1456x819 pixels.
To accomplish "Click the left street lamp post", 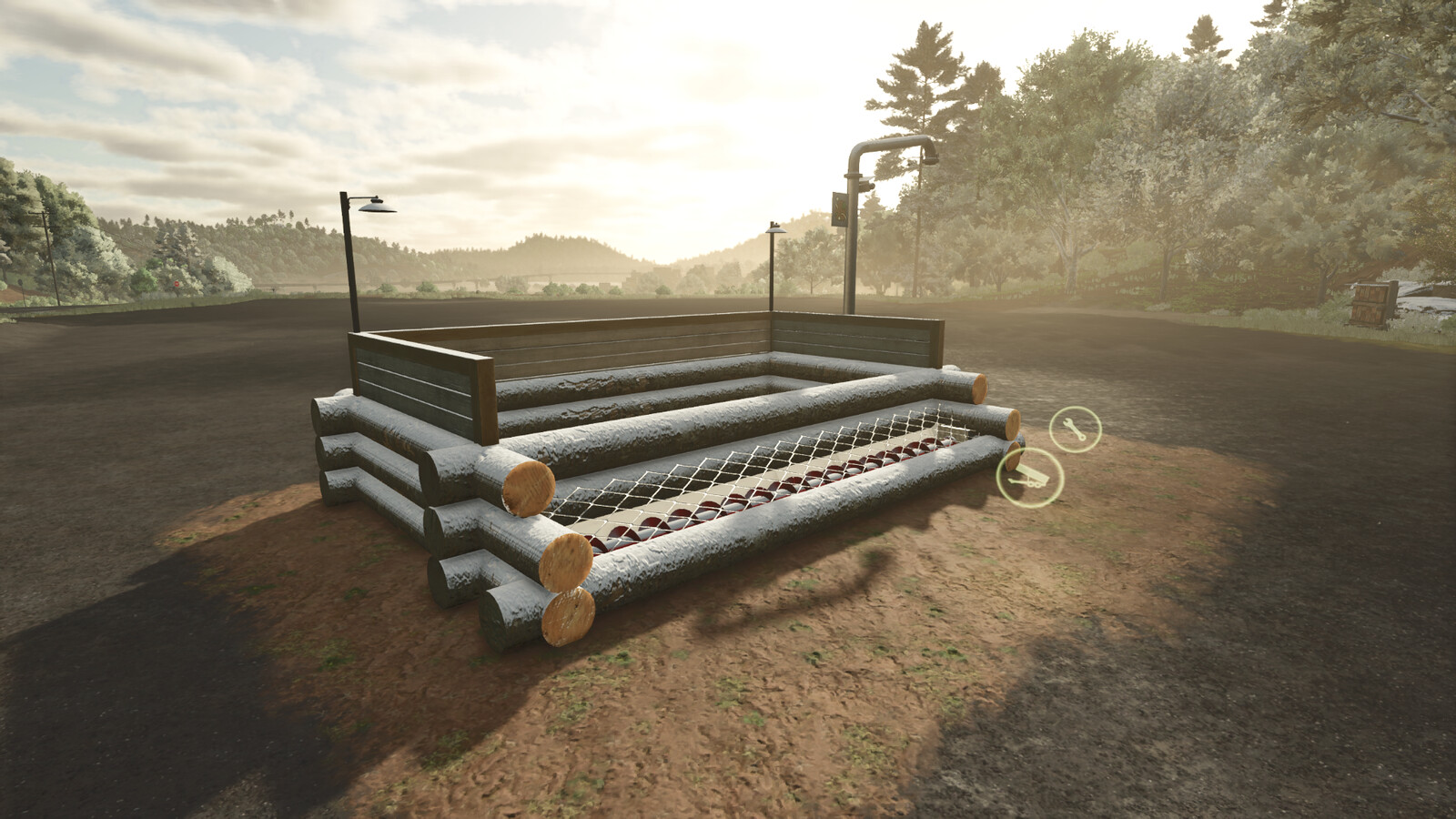I will pyautogui.click(x=349, y=264).
